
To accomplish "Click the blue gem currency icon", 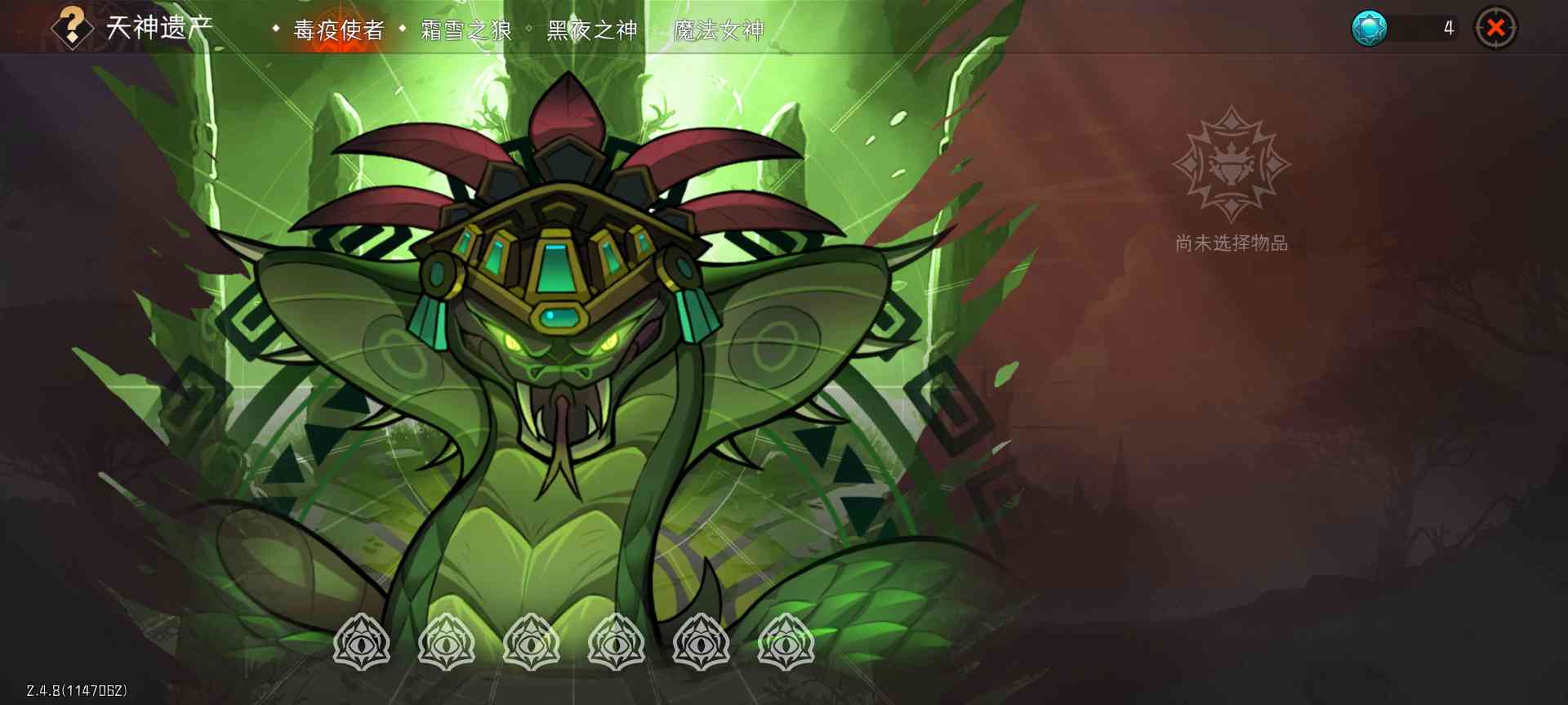I will 1369,26.
